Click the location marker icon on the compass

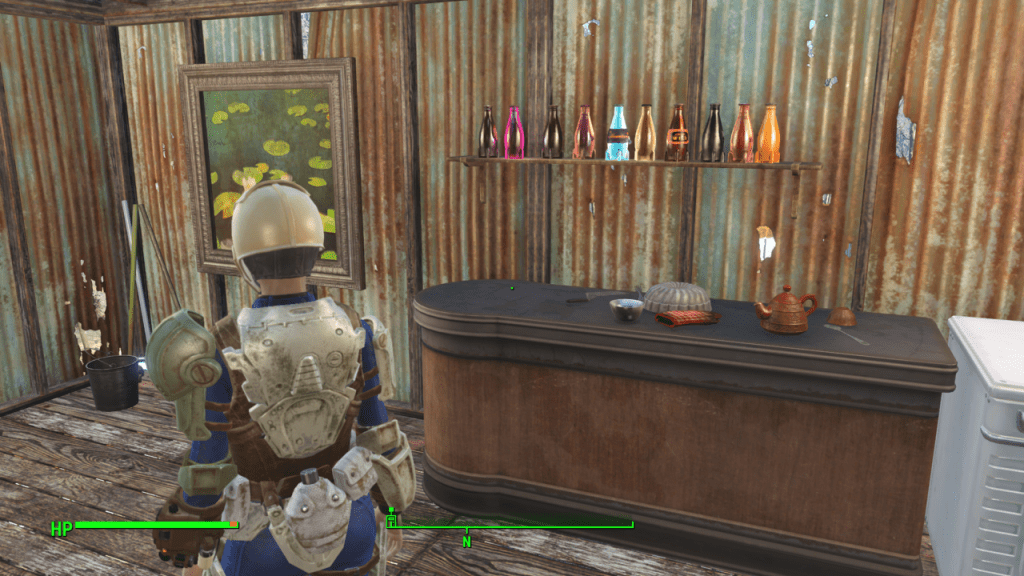[x=391, y=519]
